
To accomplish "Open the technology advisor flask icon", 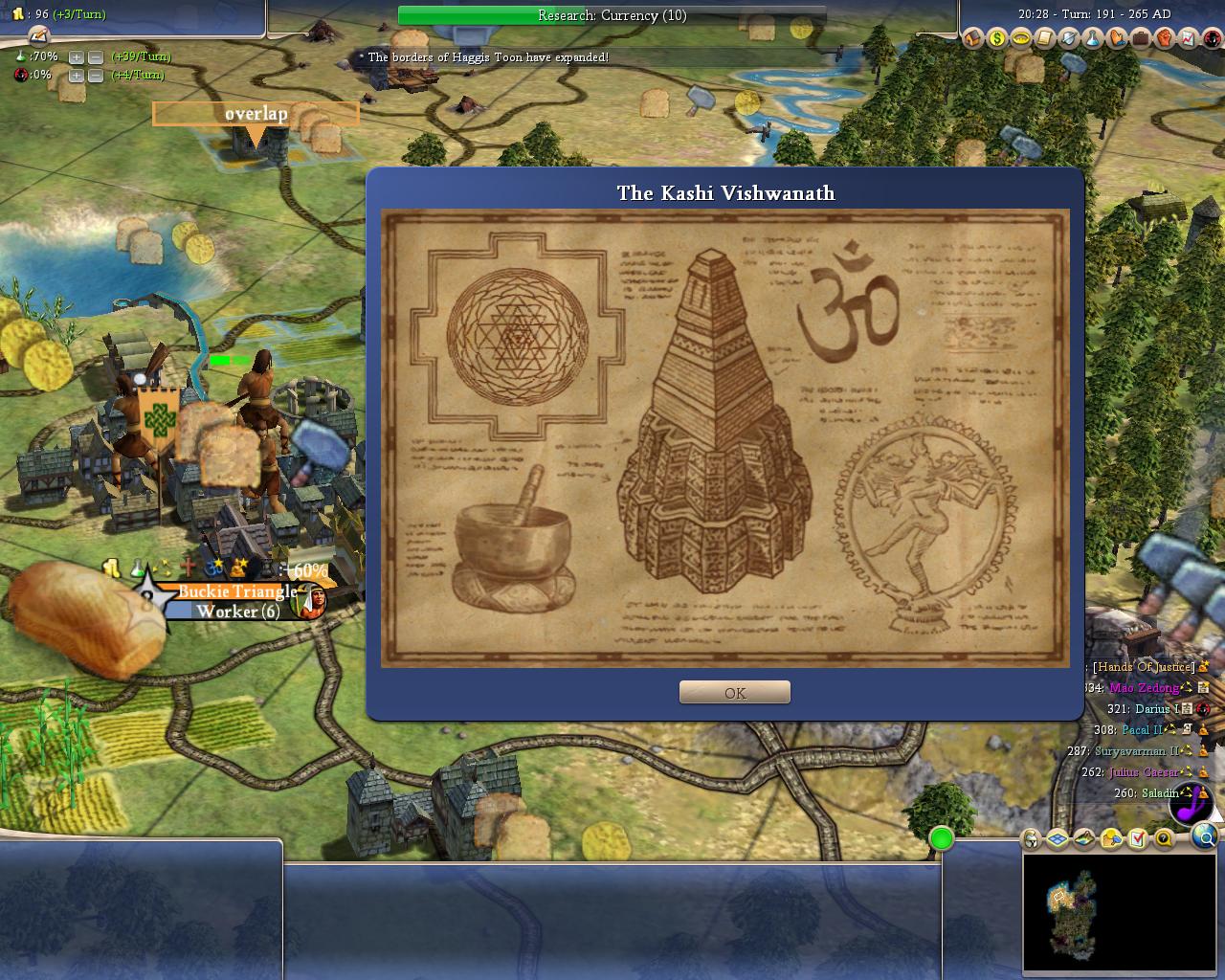I will pos(1093,39).
